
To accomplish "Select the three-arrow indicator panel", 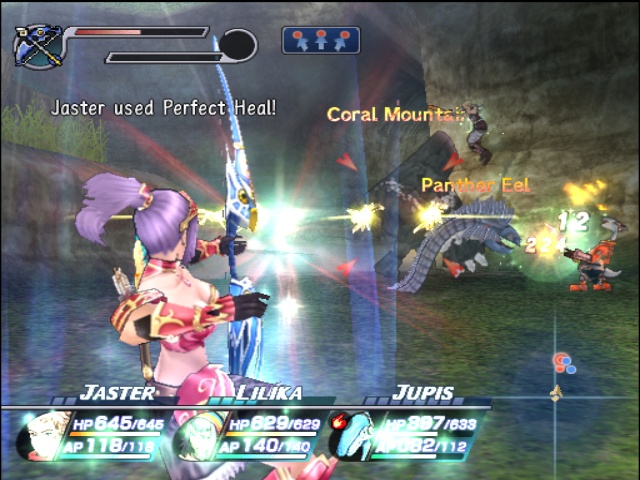I will 321,40.
